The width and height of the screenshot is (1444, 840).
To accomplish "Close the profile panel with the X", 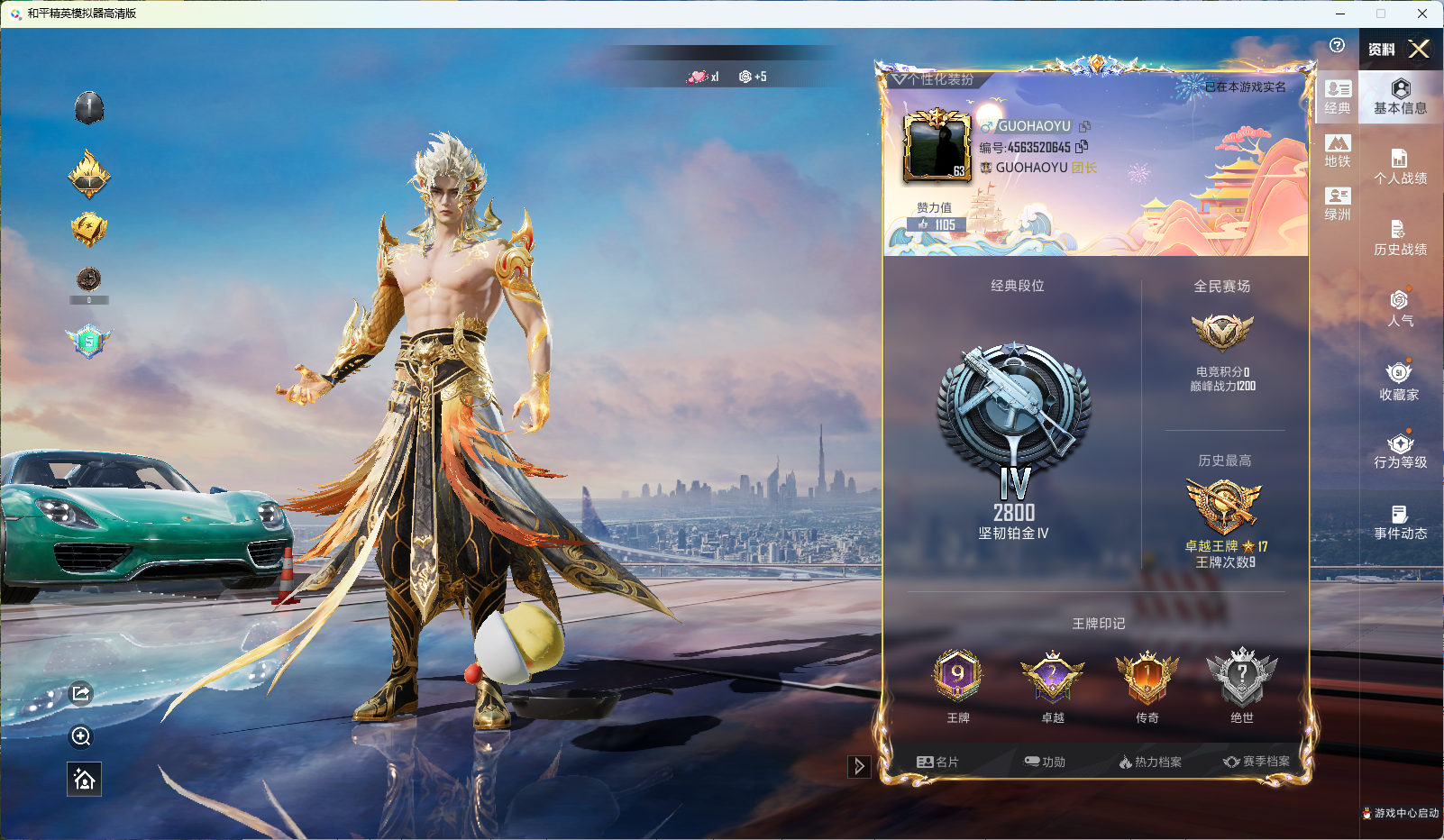I will coord(1419,49).
